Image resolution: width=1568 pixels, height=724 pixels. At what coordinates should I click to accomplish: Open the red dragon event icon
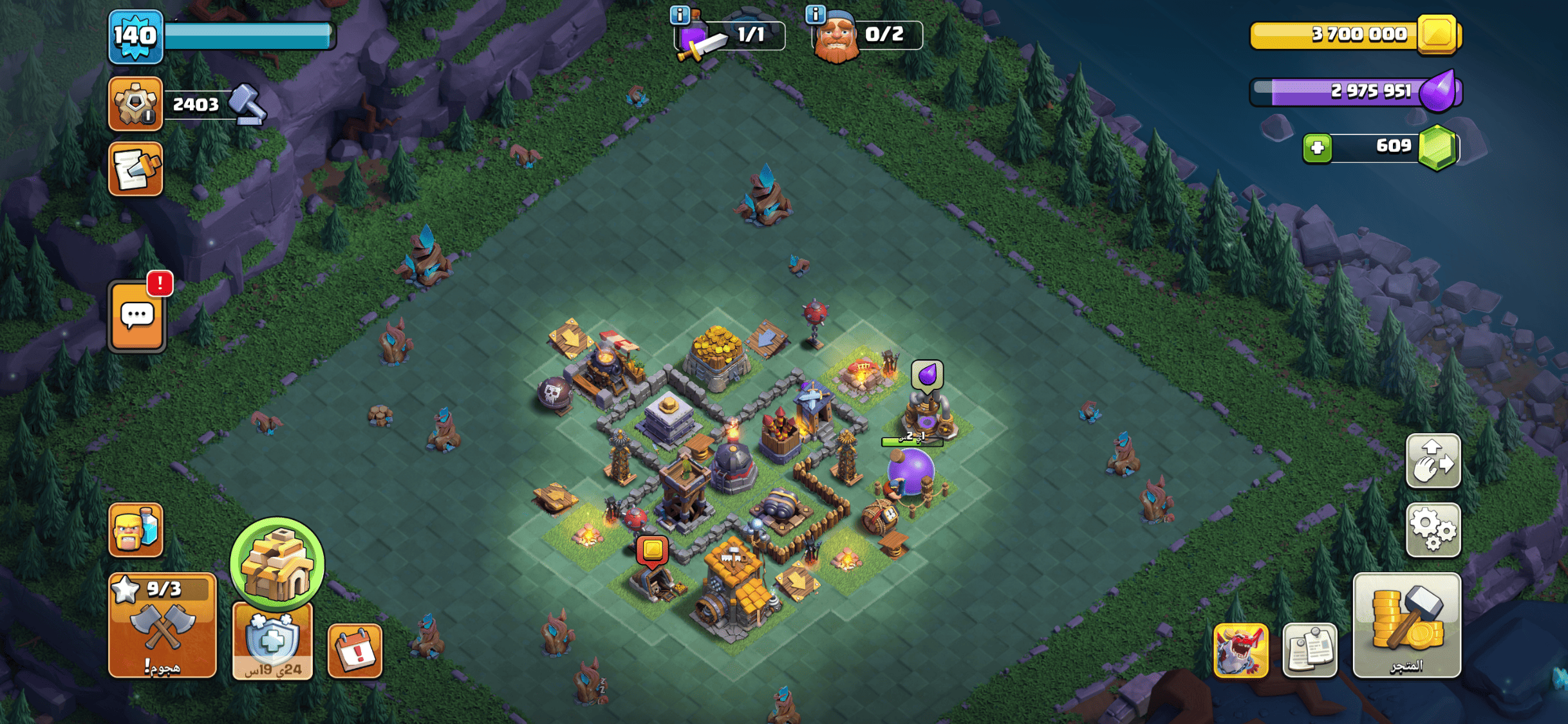pos(1240,651)
